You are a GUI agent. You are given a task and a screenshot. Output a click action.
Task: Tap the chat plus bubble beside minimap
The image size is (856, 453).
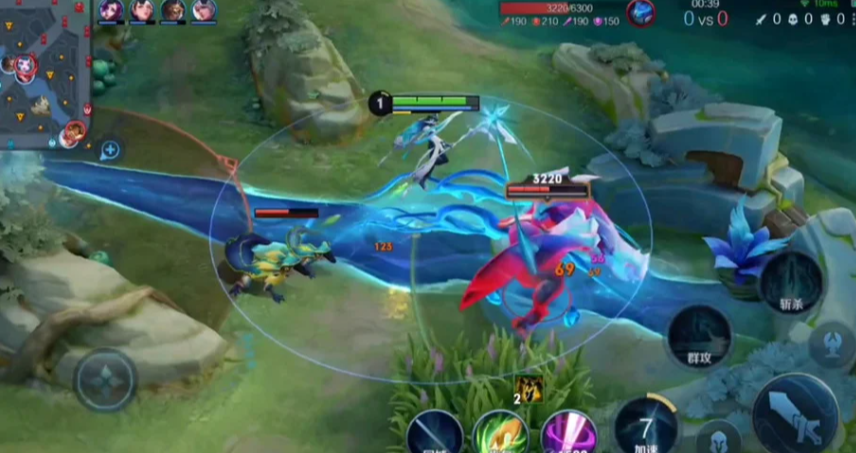point(110,150)
